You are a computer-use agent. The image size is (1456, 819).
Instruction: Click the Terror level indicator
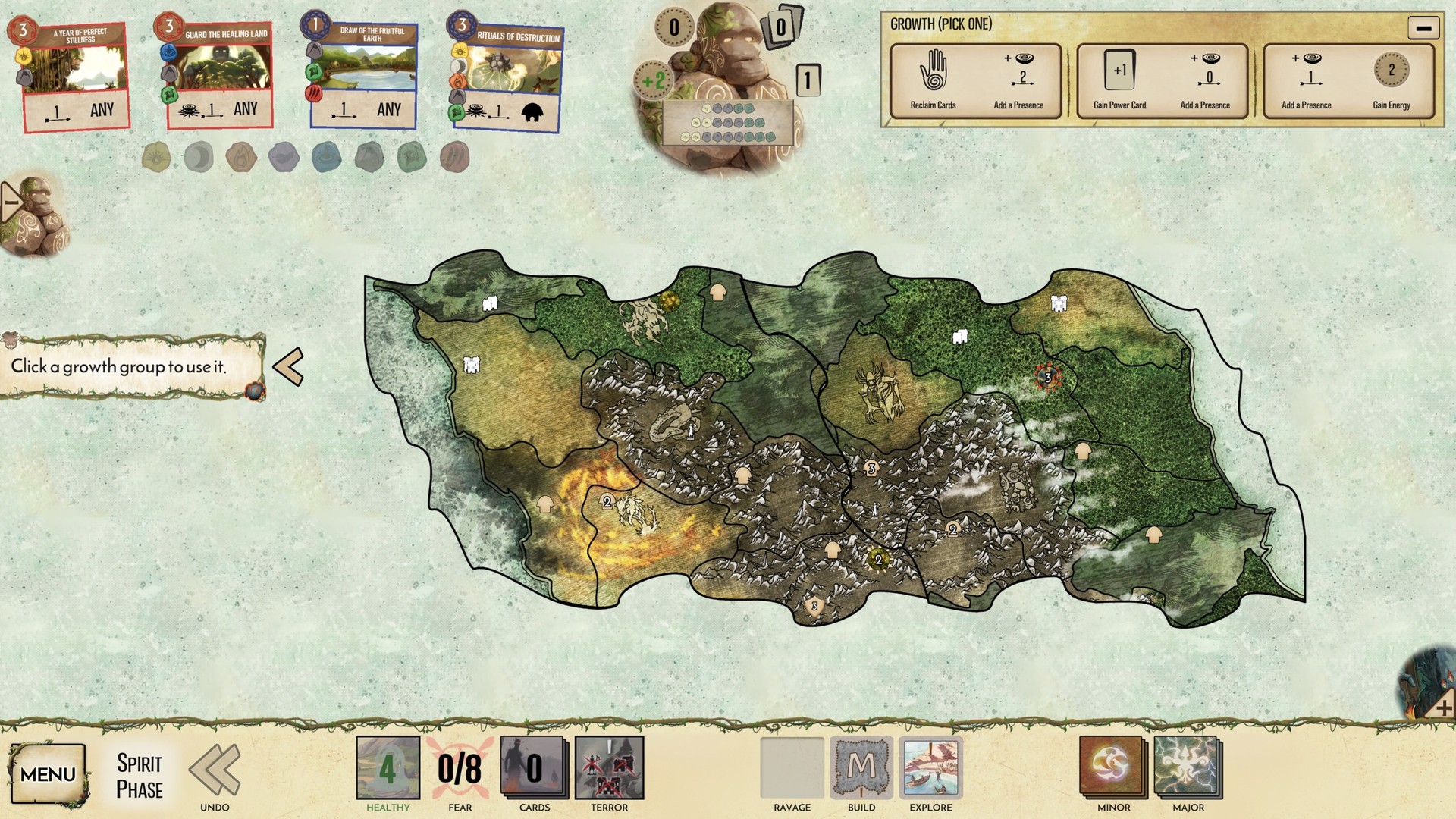(609, 769)
